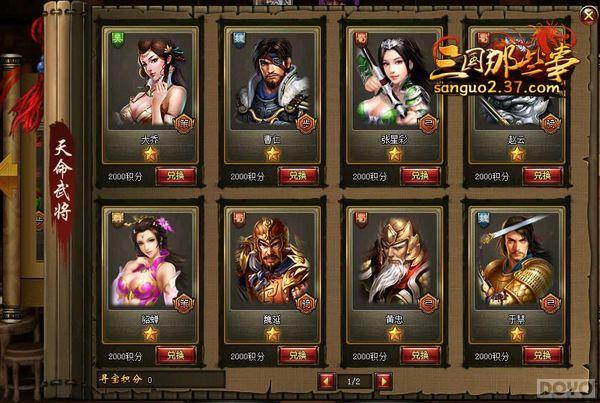The width and height of the screenshot is (600, 403).
Task: Go to the previous page of heroes
Action: tap(326, 381)
